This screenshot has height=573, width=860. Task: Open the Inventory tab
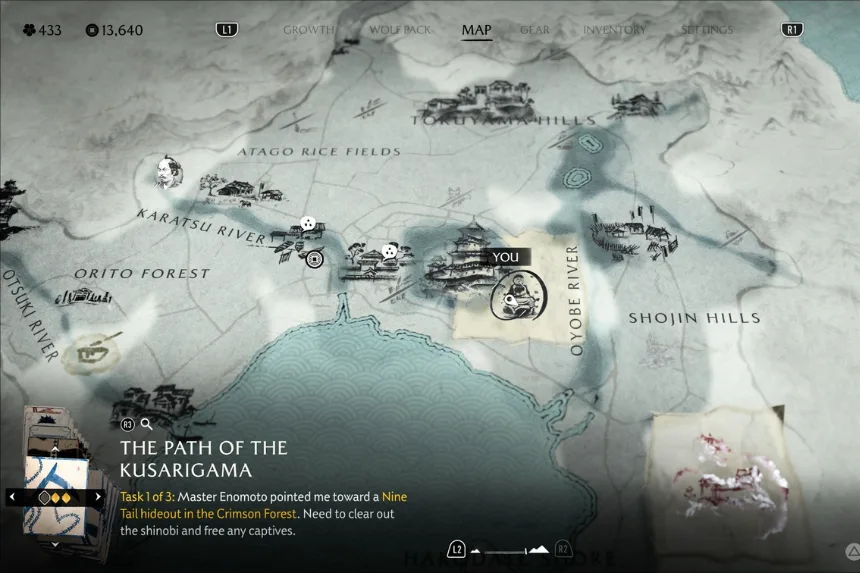click(x=614, y=30)
